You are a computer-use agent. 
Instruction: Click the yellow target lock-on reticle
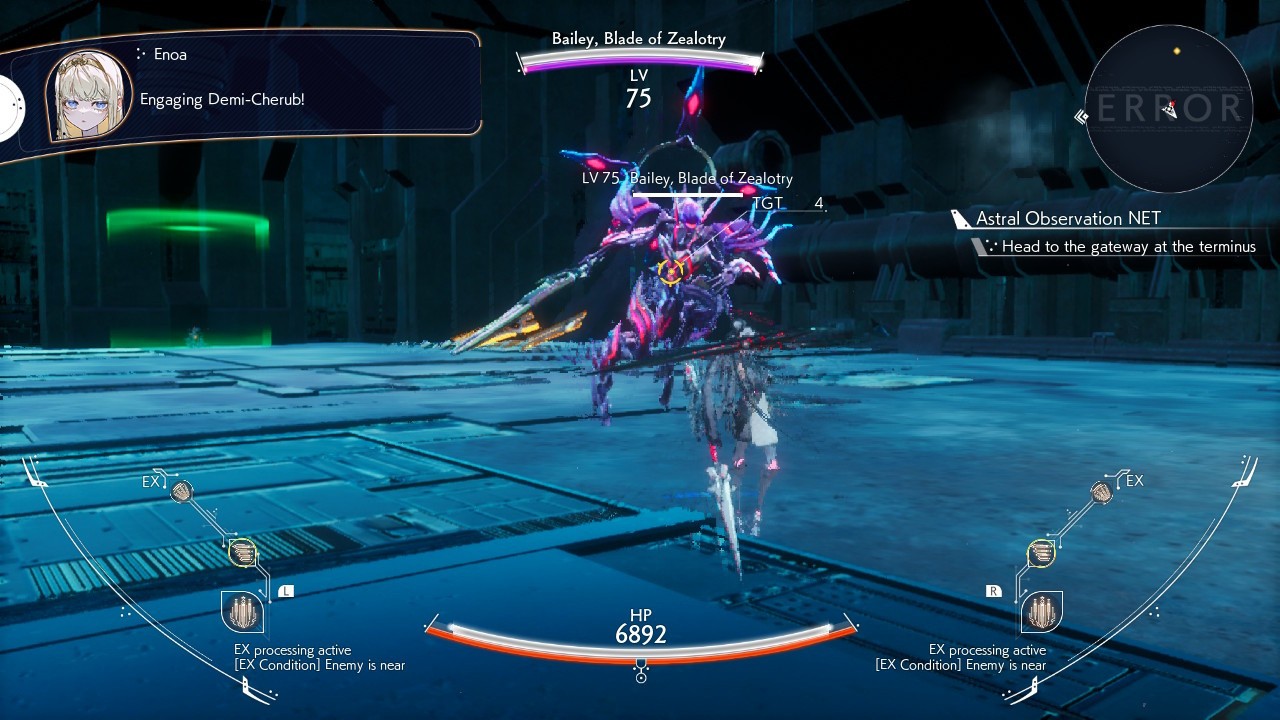click(671, 269)
